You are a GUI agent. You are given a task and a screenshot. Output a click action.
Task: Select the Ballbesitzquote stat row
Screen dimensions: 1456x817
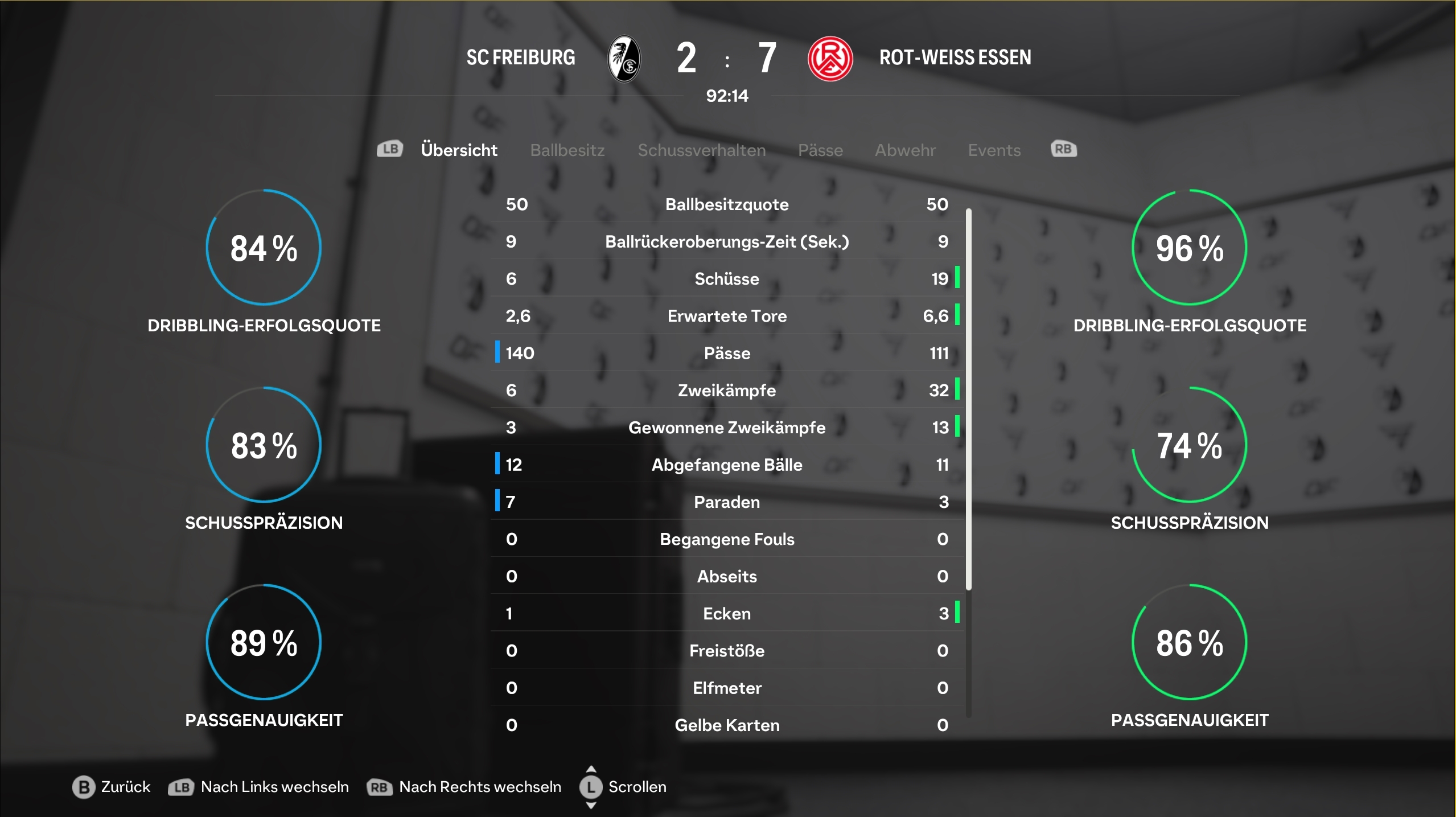[727, 204]
